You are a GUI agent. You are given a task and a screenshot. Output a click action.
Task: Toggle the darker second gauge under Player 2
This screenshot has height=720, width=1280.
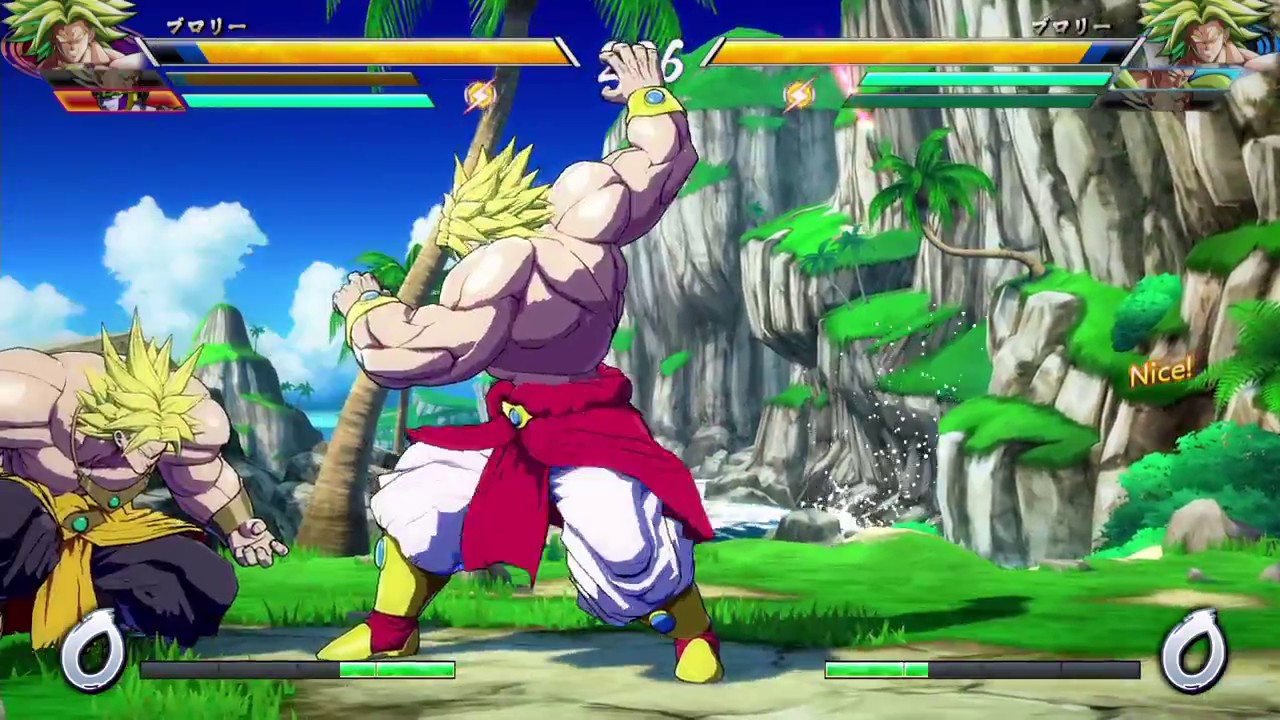coord(975,99)
